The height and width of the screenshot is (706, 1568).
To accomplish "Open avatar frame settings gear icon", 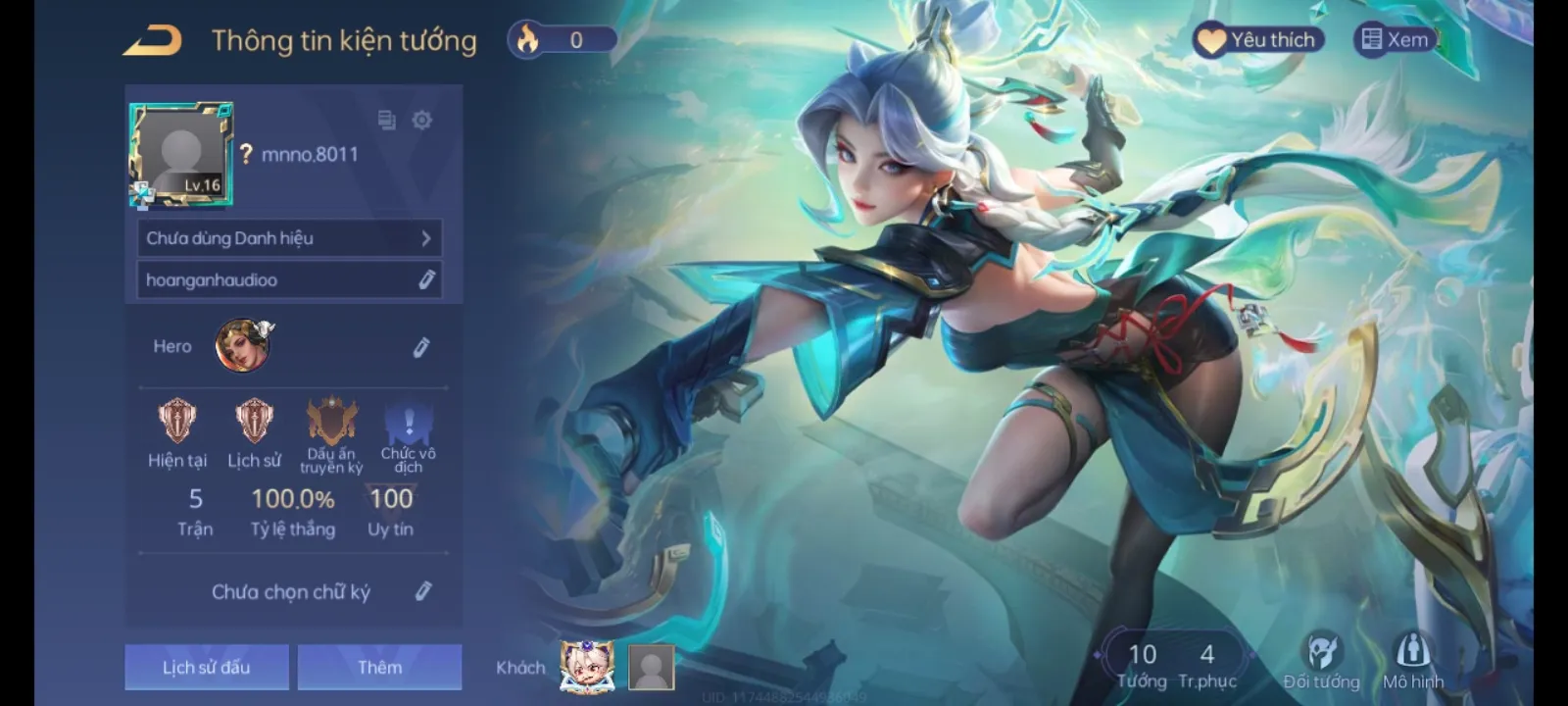I will coord(421,120).
